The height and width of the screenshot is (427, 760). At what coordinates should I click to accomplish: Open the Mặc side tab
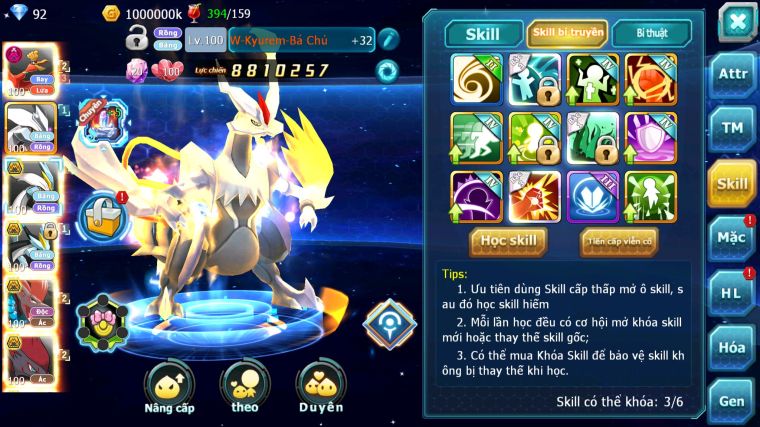732,239
